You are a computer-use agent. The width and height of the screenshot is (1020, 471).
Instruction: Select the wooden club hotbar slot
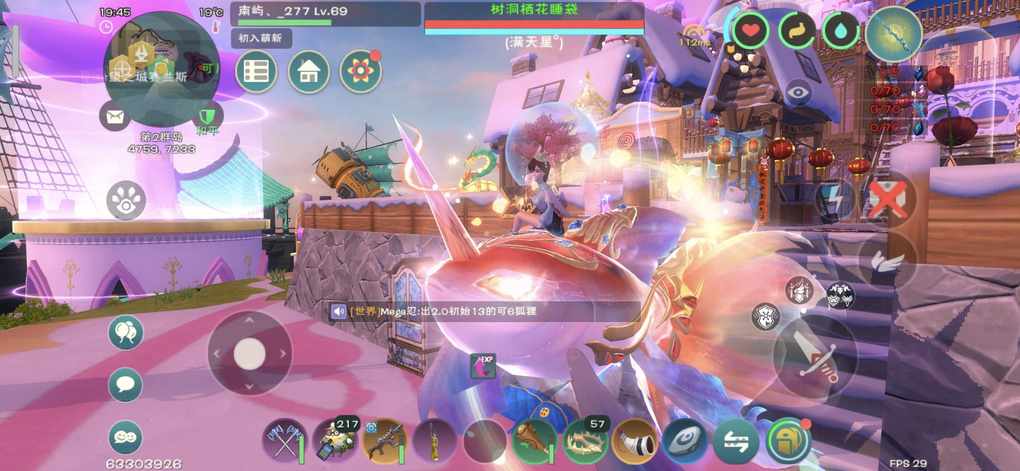(x=534, y=440)
